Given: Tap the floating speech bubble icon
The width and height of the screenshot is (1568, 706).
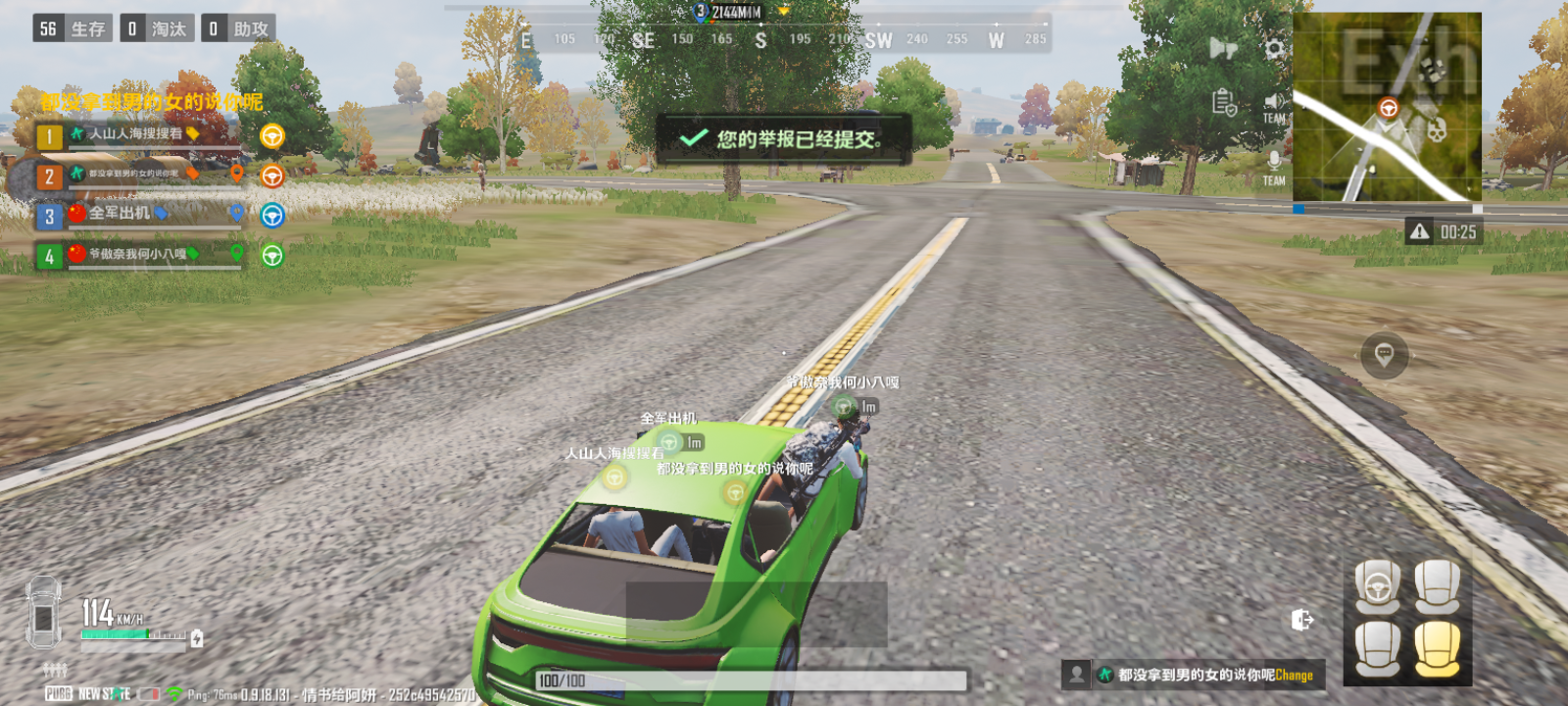Looking at the screenshot, I should tap(1385, 355).
